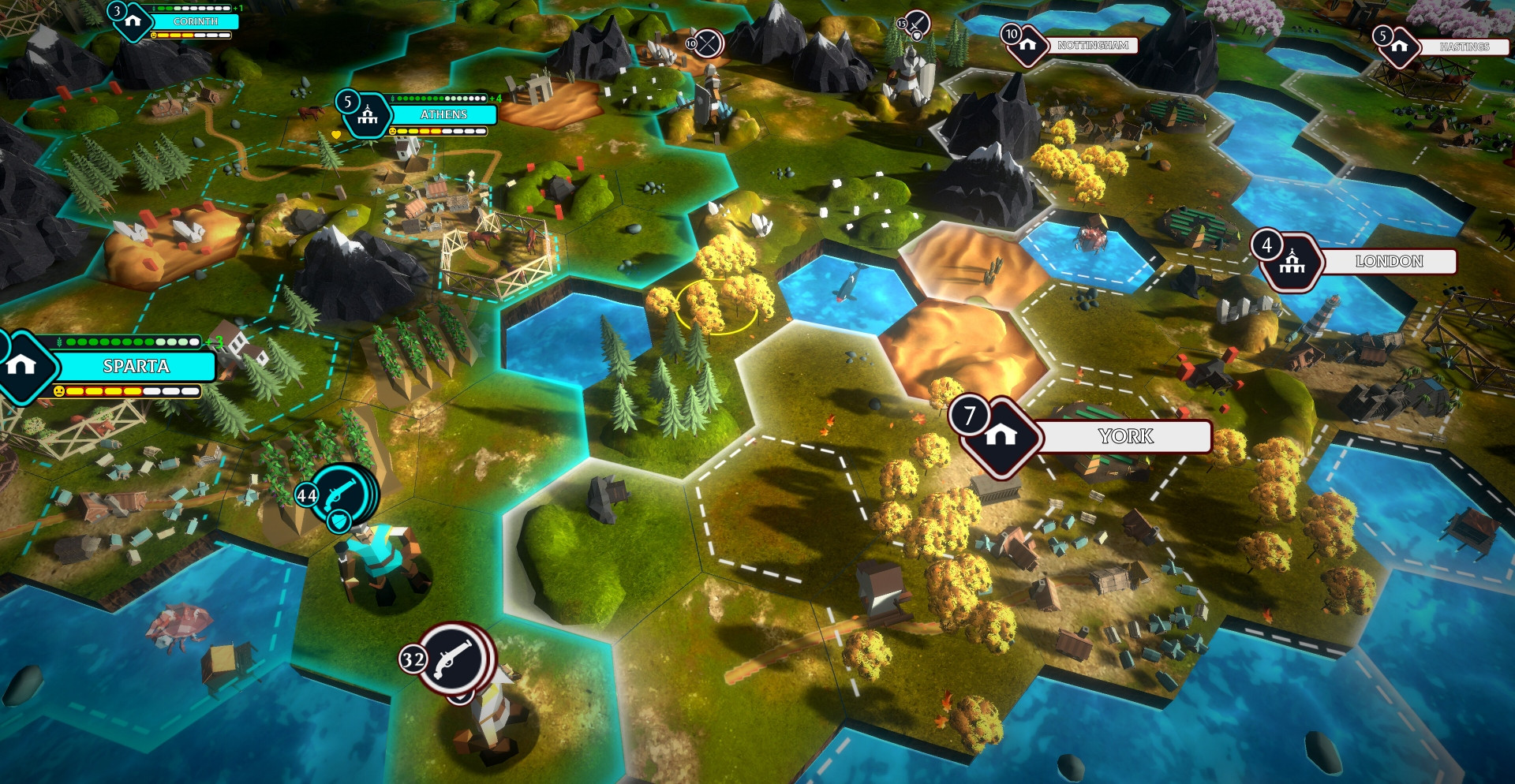Screen dimensions: 1515x784
Task: Select the York city banner
Action: tap(1124, 436)
